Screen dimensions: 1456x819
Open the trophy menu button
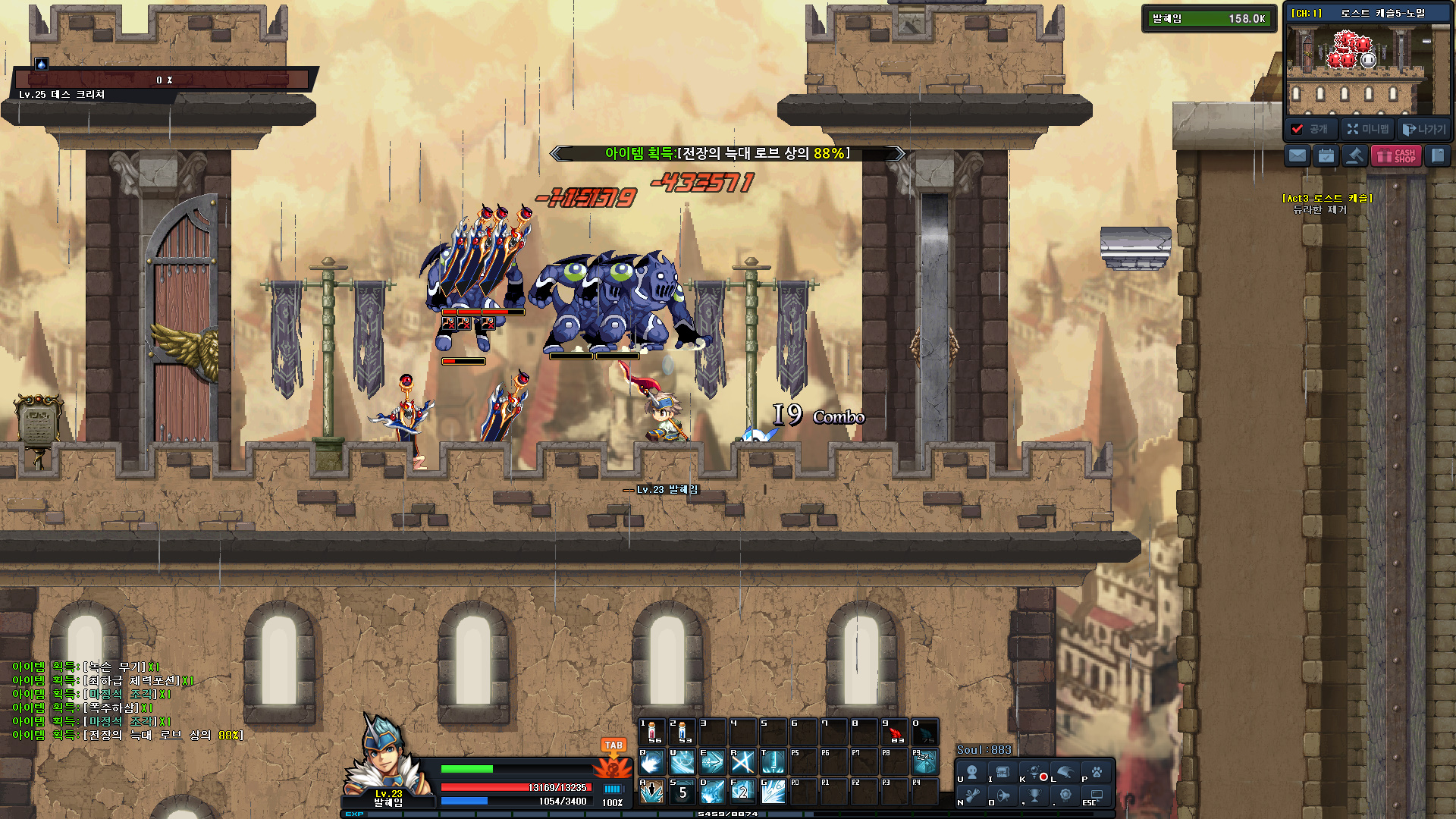1034,795
